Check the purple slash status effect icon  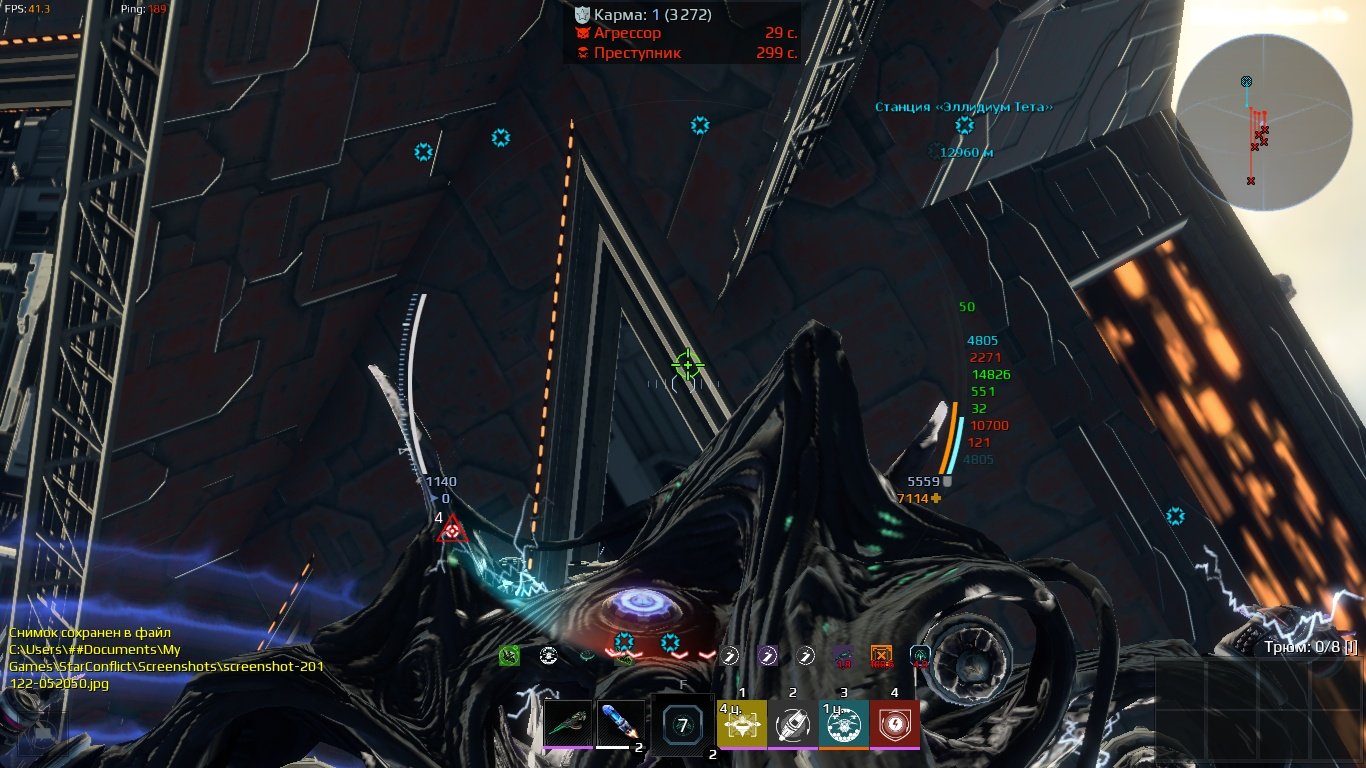pyautogui.click(x=767, y=656)
